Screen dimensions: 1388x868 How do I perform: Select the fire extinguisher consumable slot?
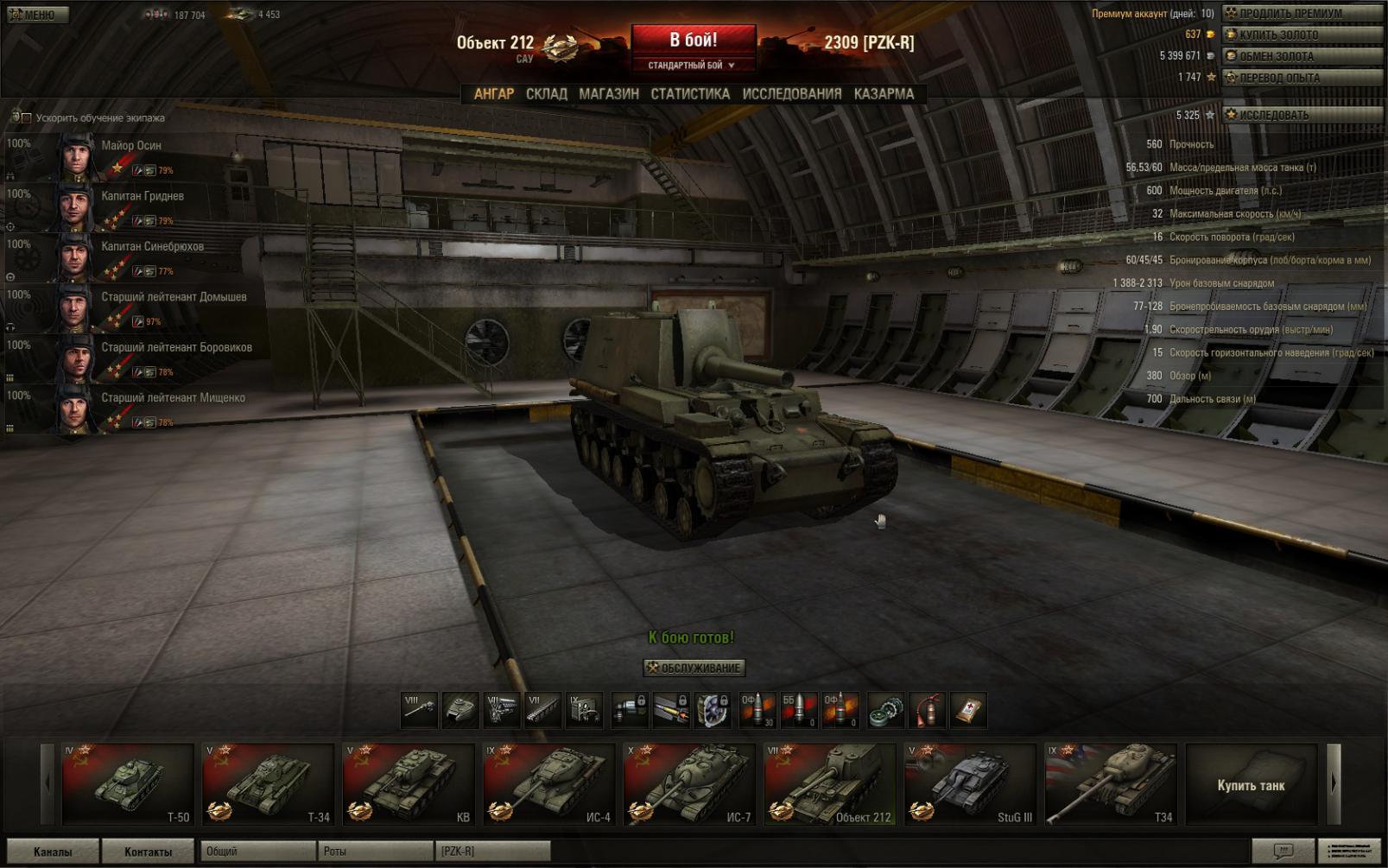tap(927, 710)
